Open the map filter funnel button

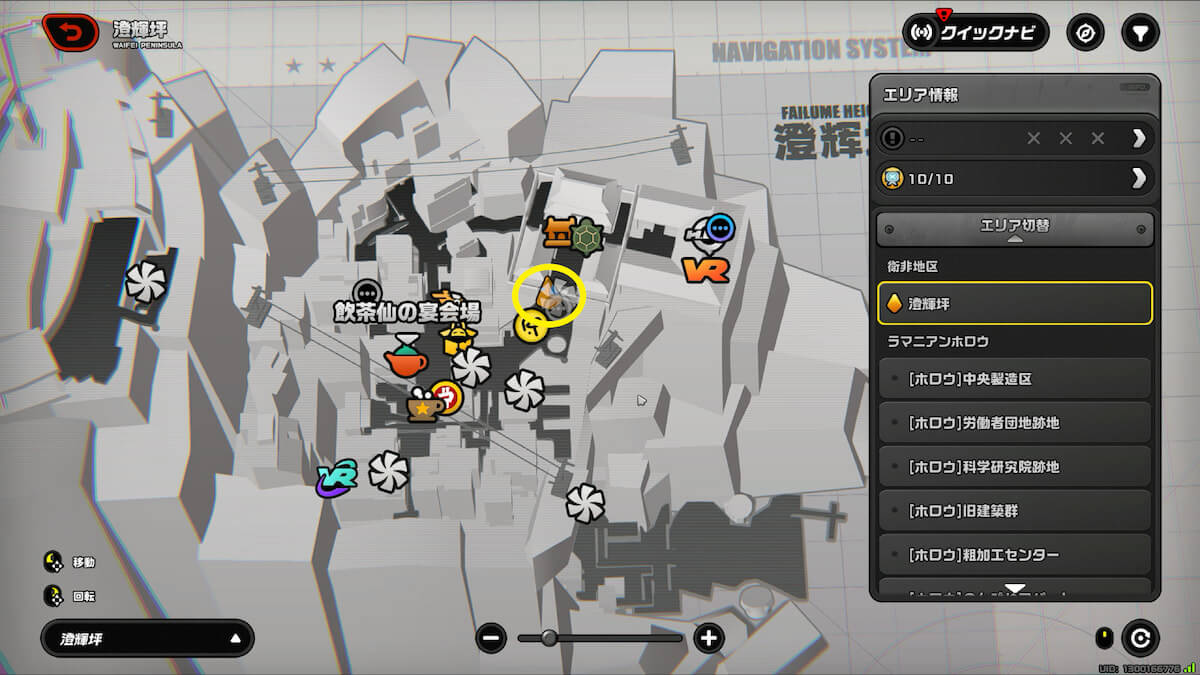click(x=1140, y=33)
